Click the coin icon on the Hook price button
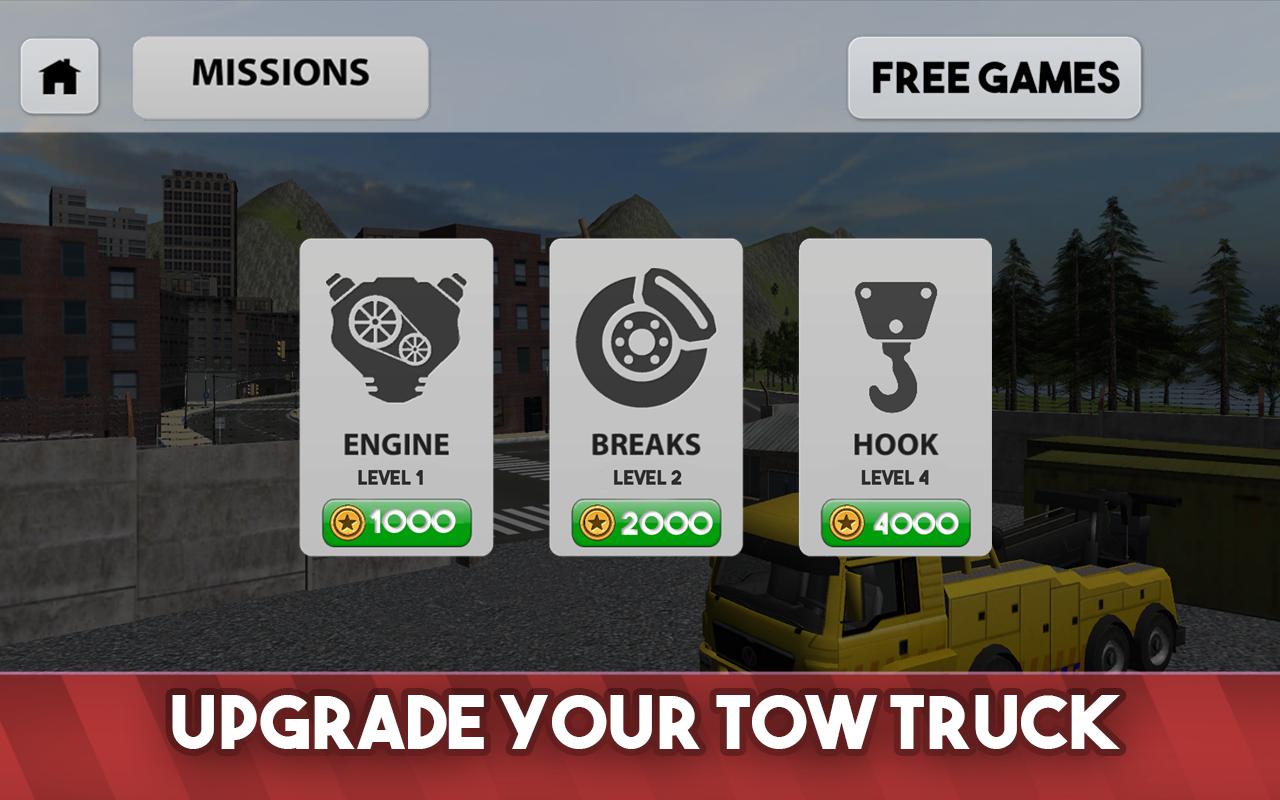Viewport: 1280px width, 800px height. tap(850, 519)
